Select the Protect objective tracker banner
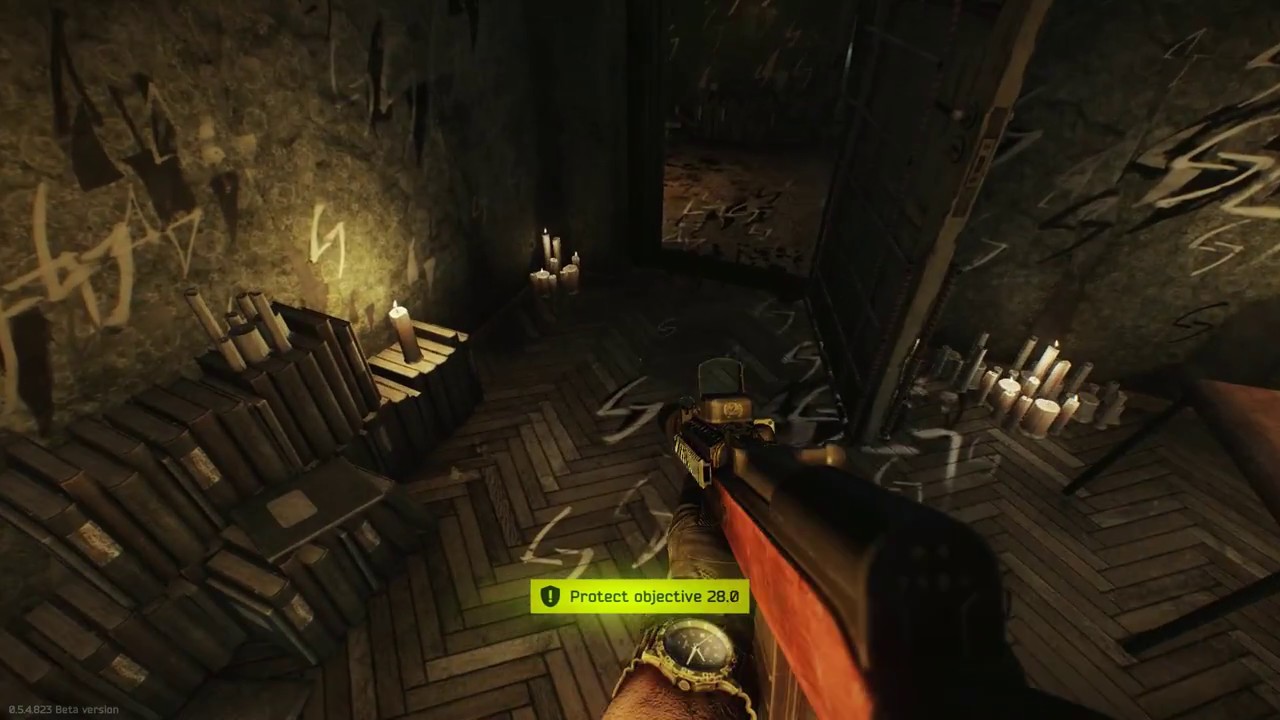 [x=640, y=597]
